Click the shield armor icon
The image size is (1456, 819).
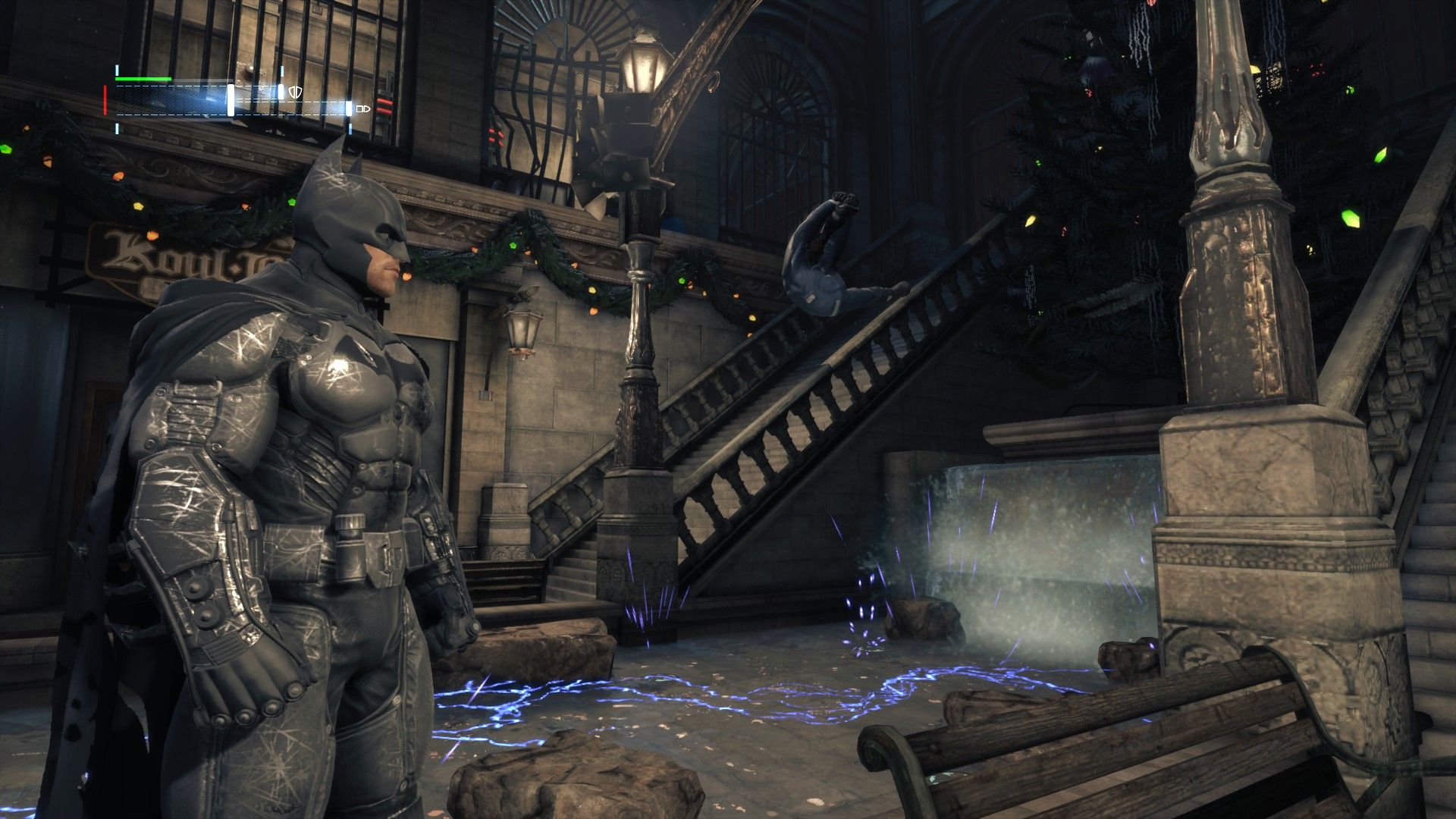294,92
